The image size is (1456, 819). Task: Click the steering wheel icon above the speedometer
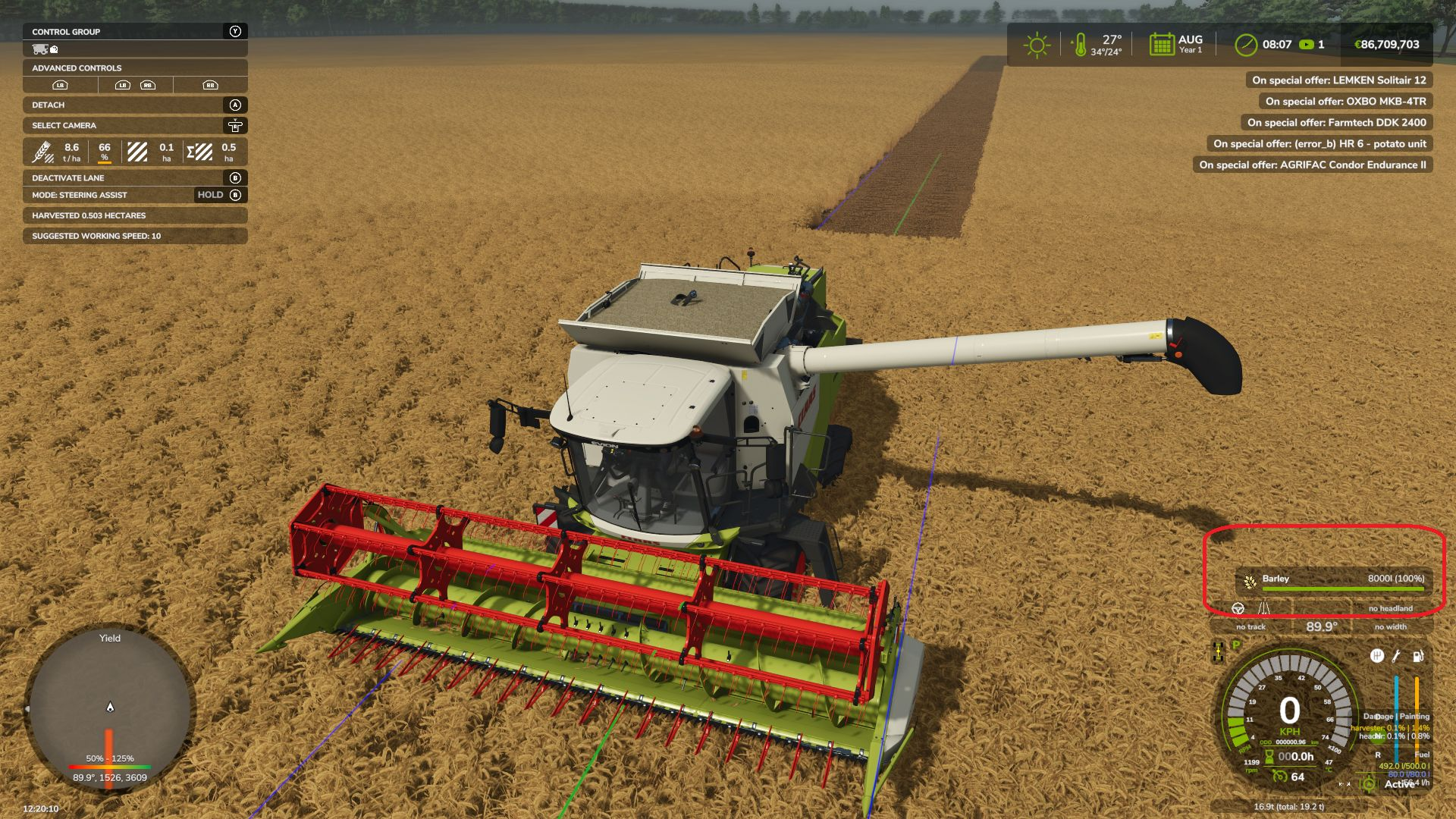1238,608
